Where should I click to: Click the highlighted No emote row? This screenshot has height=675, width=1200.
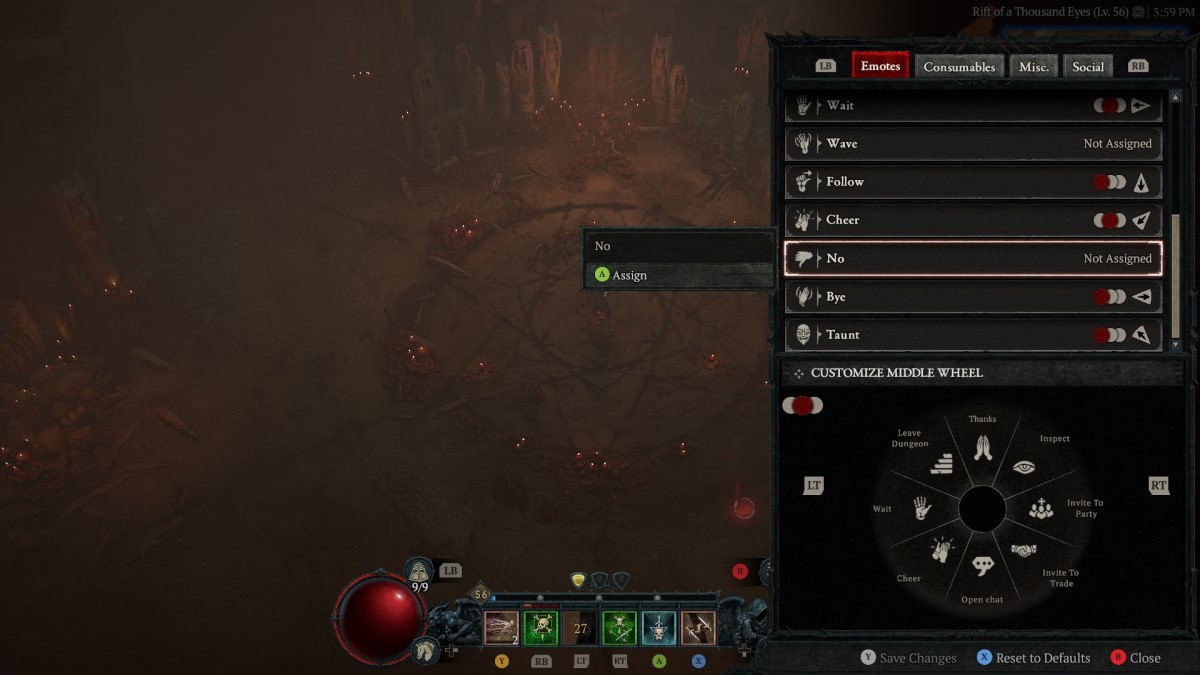pos(973,258)
